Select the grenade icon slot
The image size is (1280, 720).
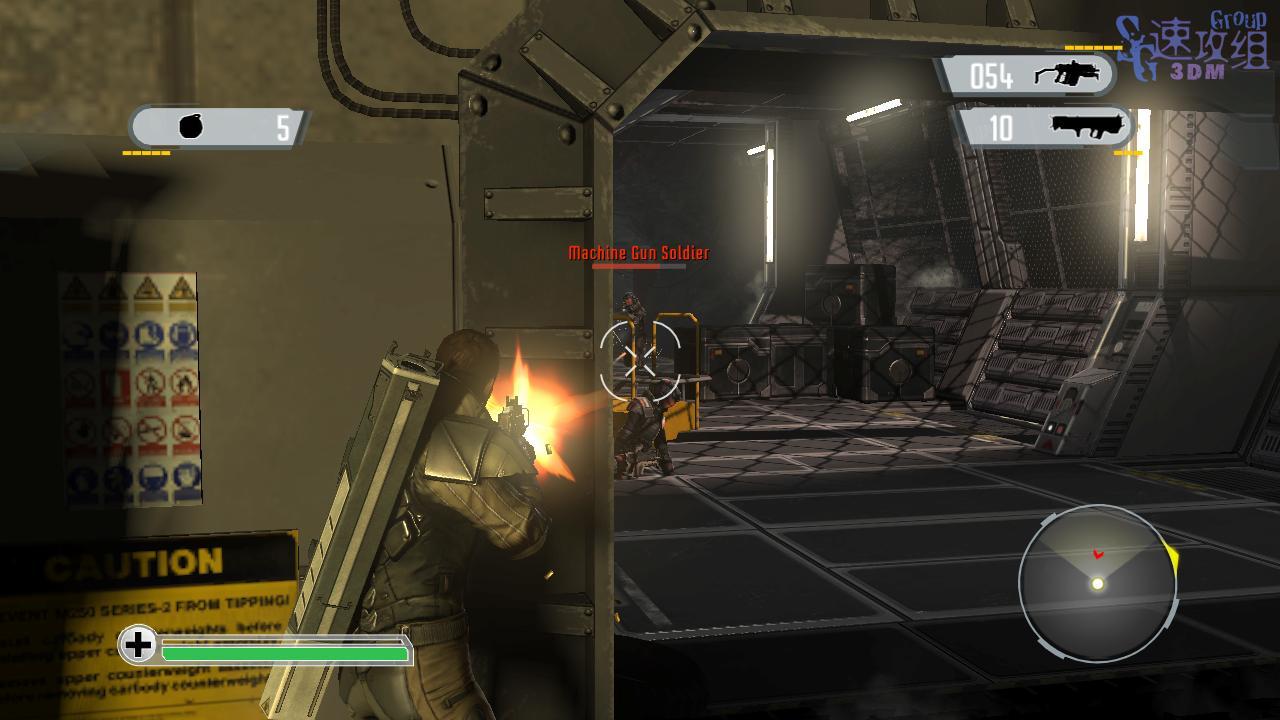(x=191, y=127)
